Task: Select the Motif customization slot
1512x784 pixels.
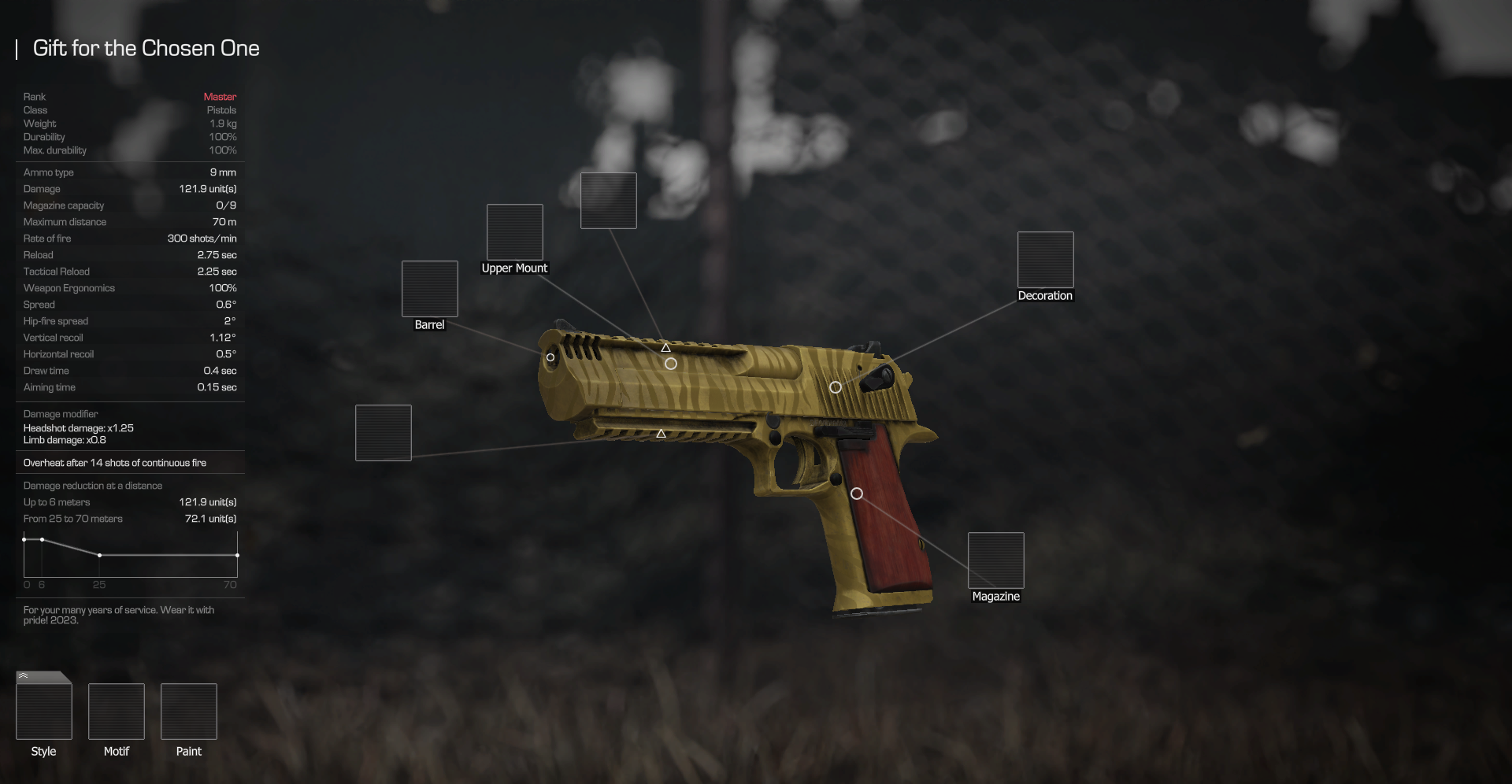Action: pos(117,712)
